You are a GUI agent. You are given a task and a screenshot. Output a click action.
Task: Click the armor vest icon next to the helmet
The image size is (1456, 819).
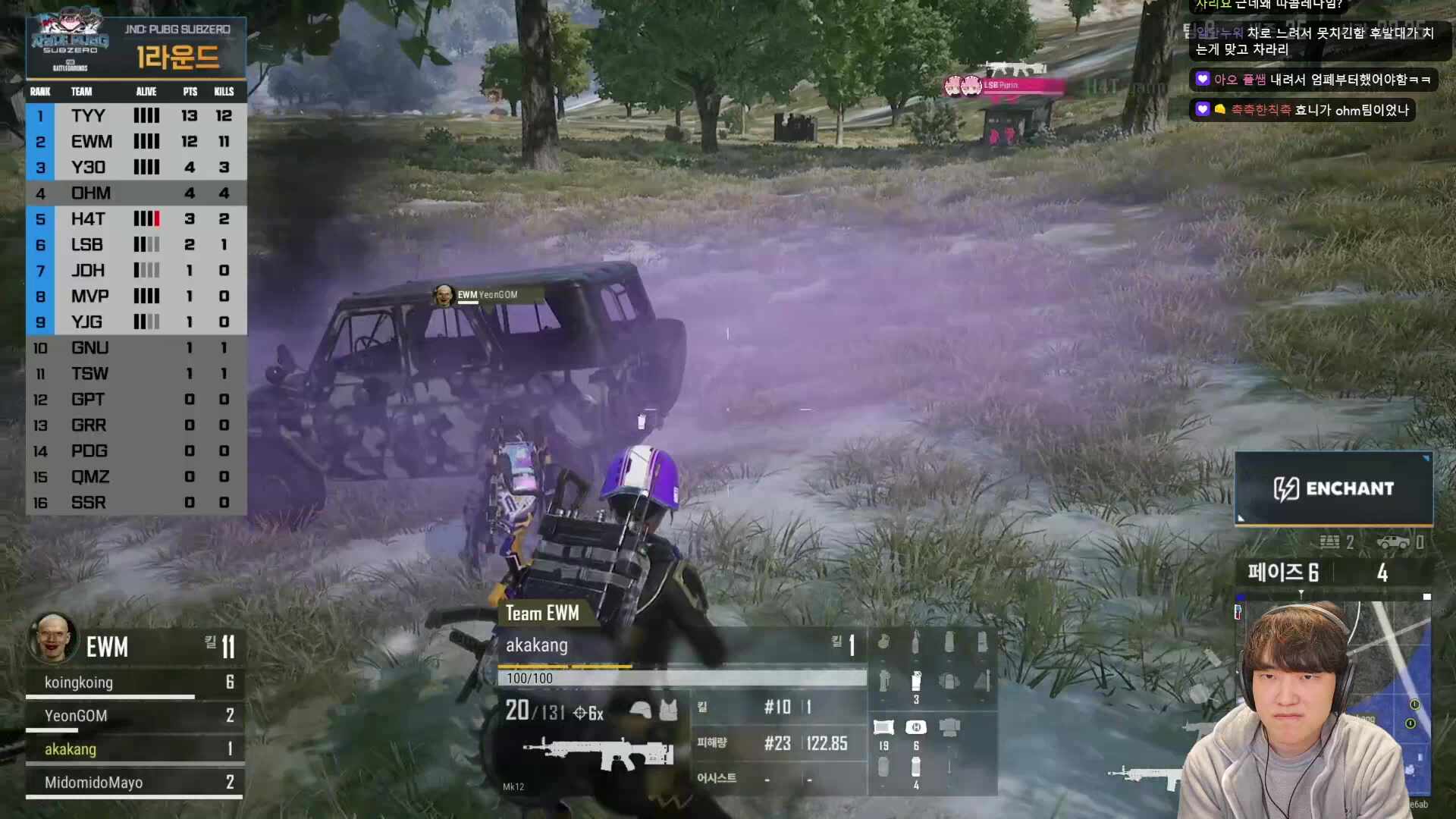click(x=670, y=711)
